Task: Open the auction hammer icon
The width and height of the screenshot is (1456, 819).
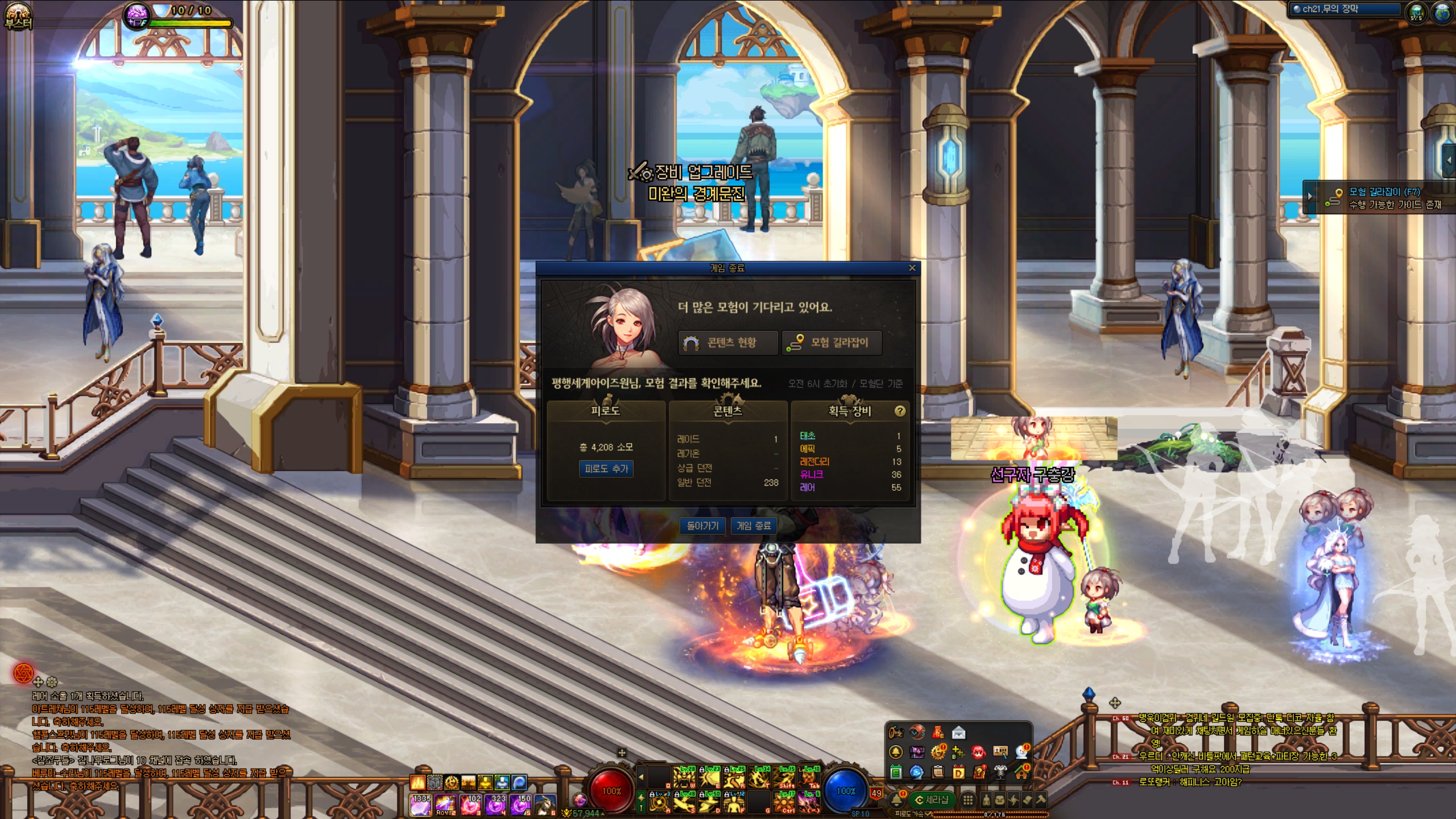Action: click(1040, 800)
